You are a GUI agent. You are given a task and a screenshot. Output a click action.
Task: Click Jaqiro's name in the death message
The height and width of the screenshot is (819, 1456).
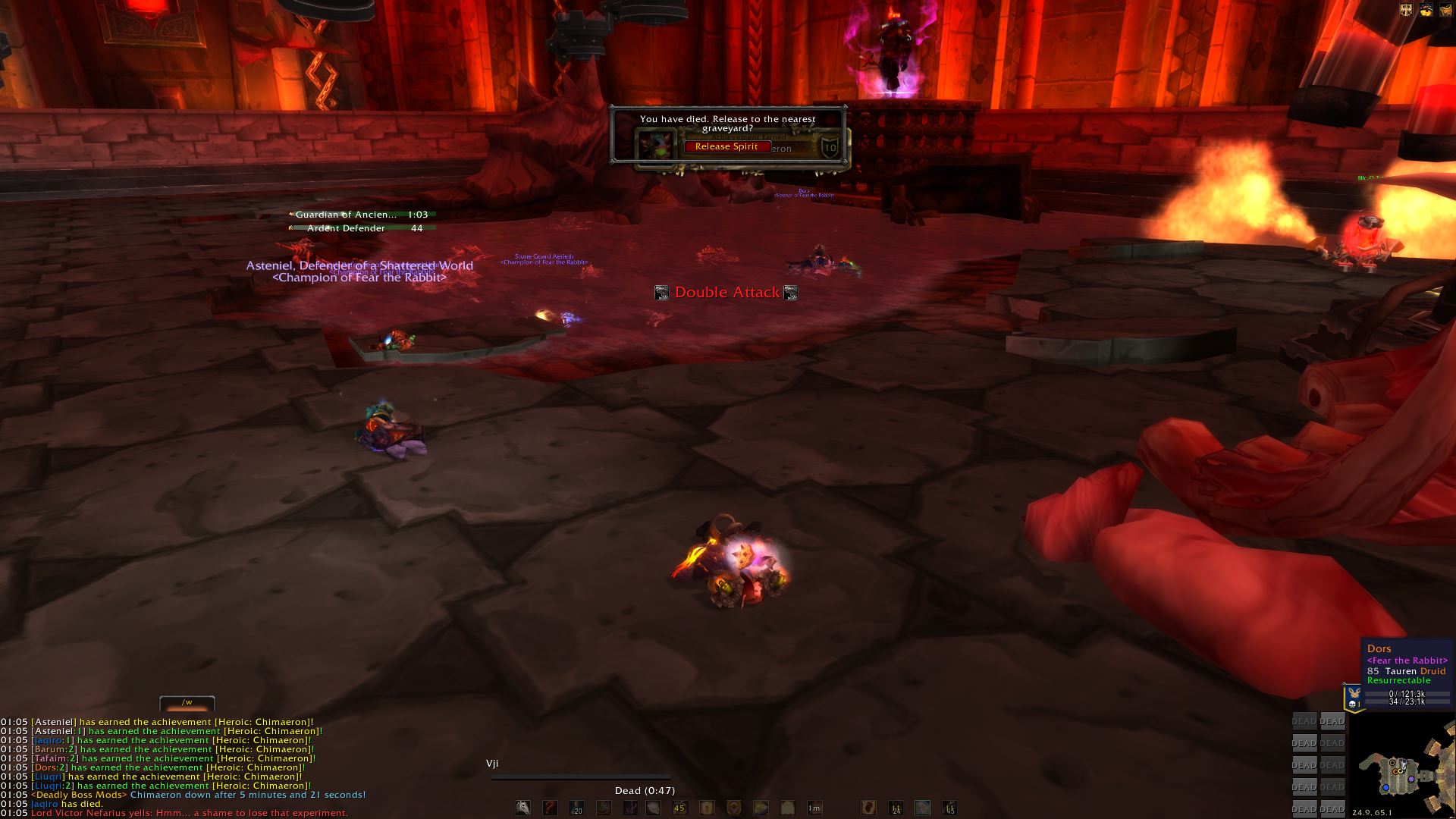44,804
